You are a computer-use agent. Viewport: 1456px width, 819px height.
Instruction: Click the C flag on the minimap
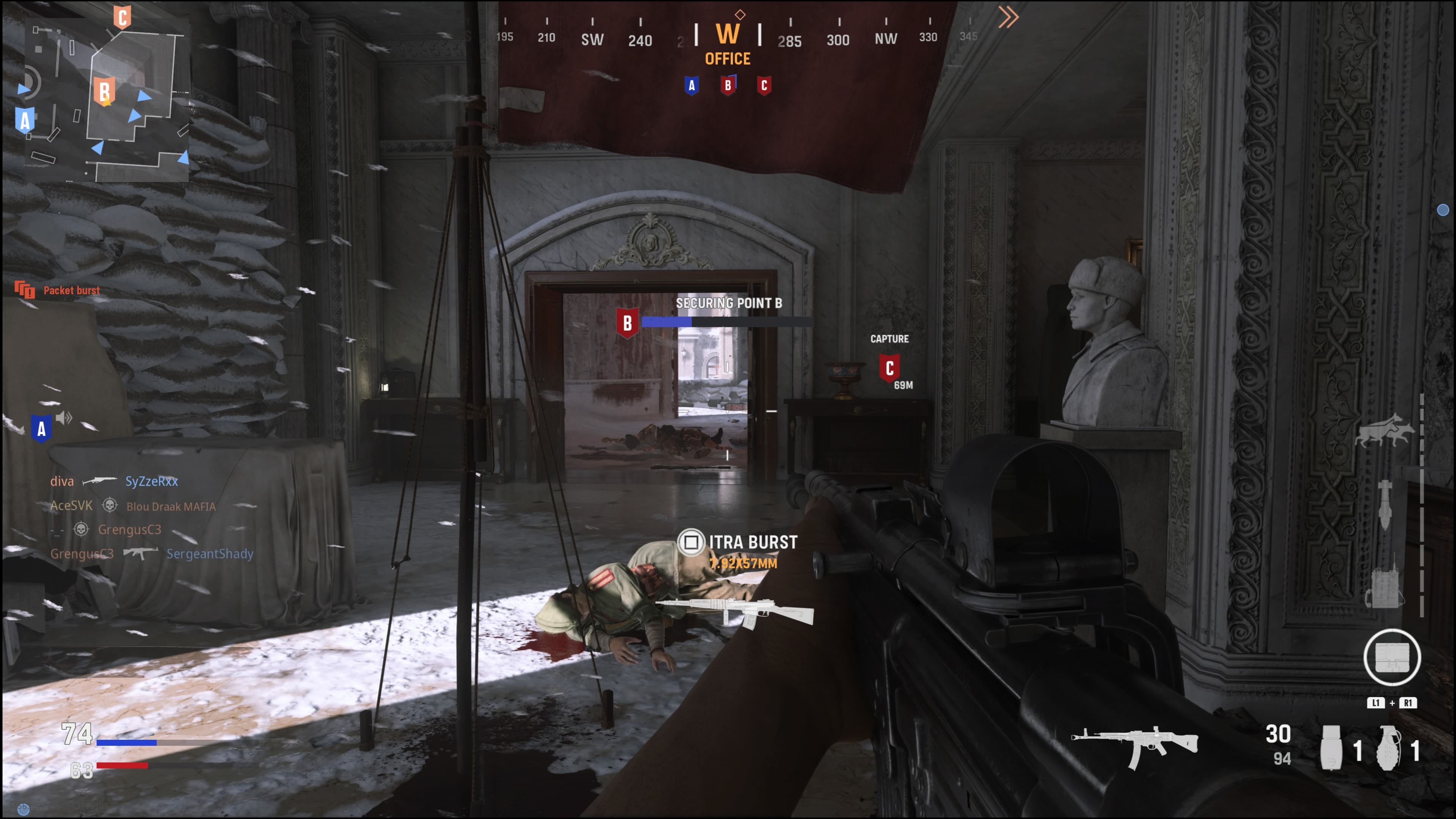122,17
